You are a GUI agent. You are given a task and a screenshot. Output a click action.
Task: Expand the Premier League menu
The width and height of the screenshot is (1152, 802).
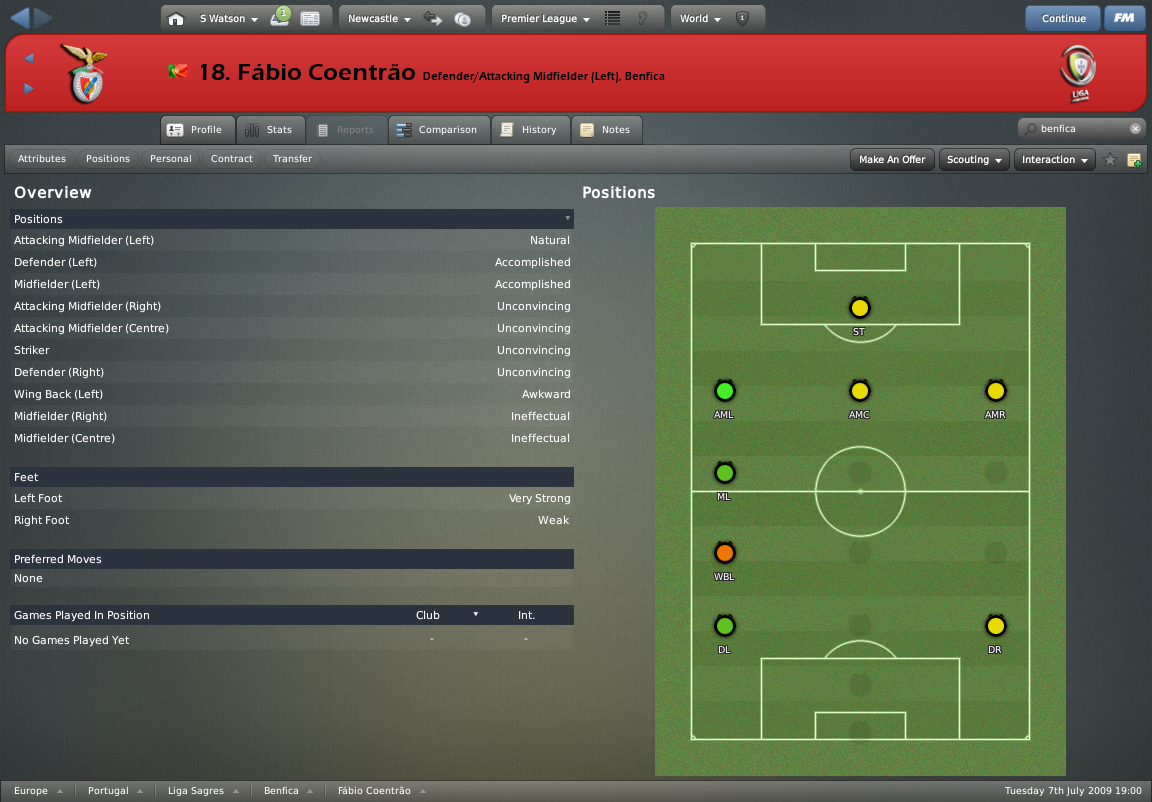click(545, 19)
